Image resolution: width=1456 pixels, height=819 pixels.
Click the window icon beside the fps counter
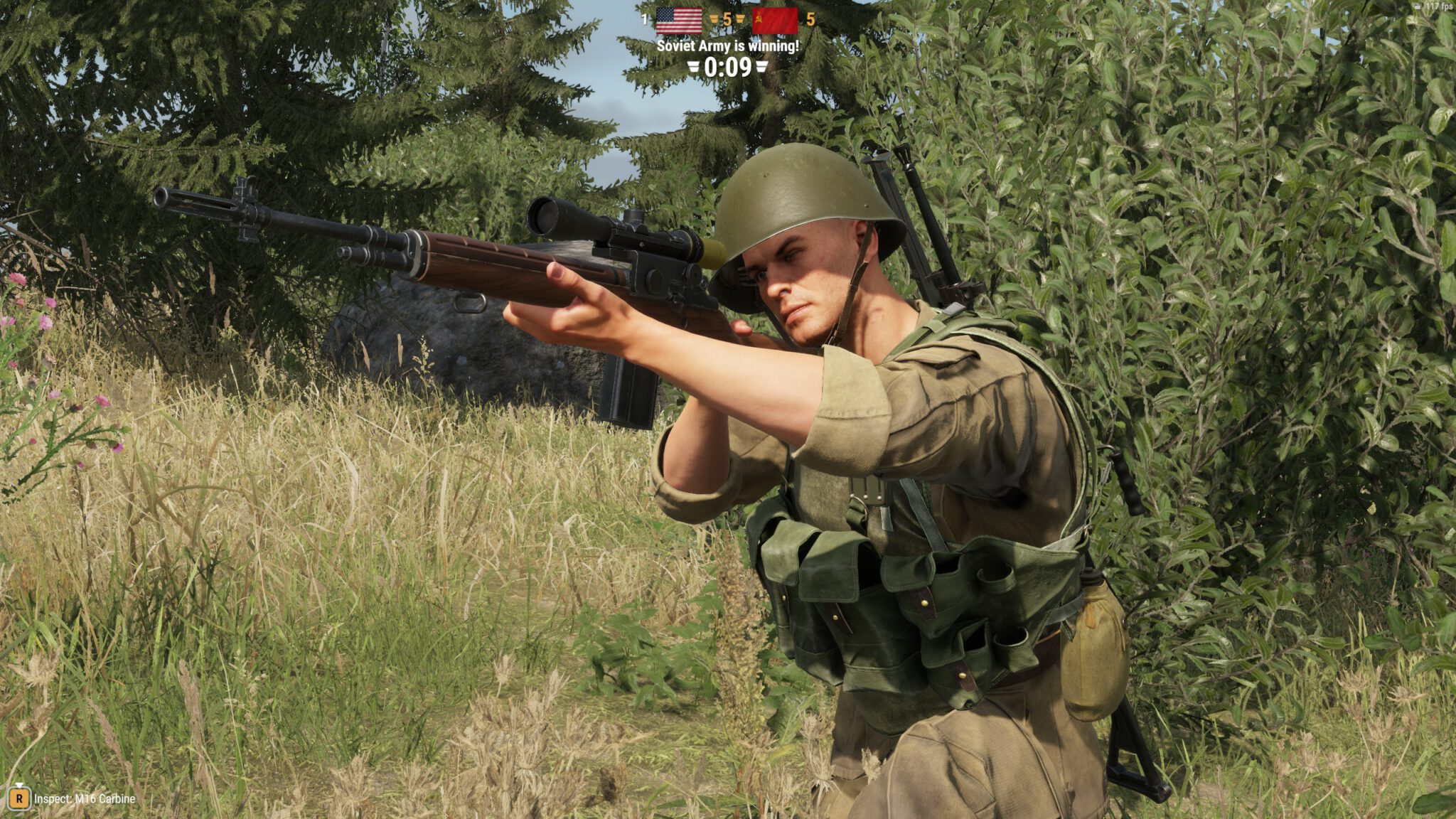[1417, 7]
